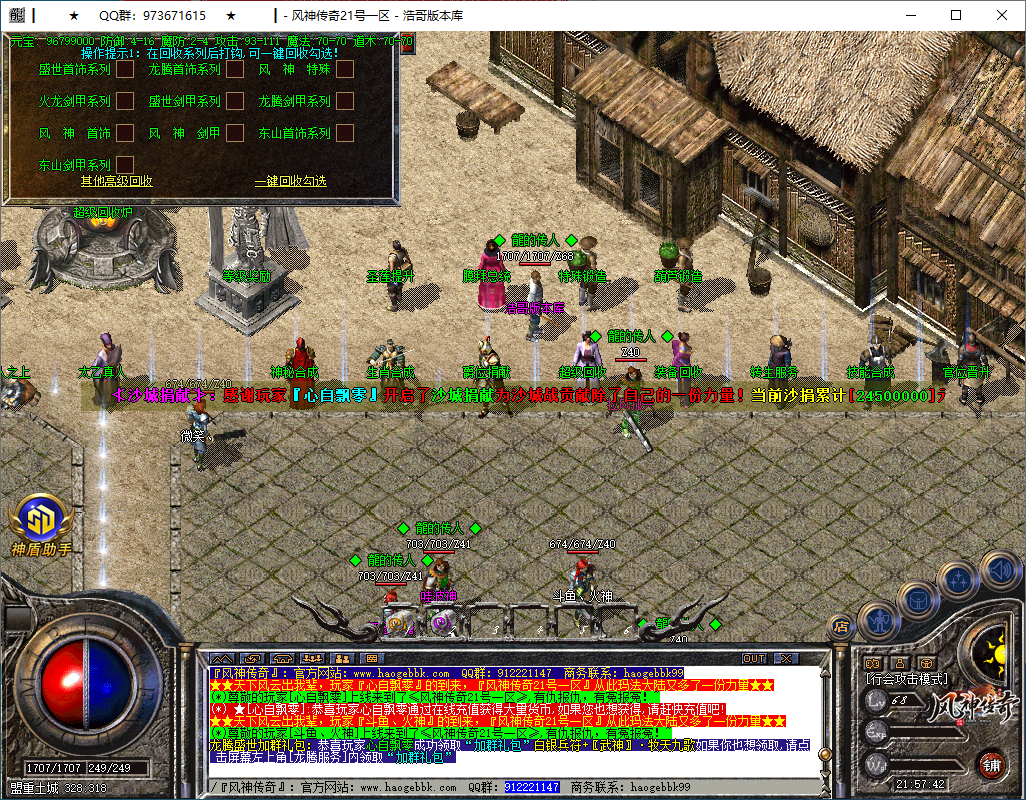Show the character equipment panel icon
The image size is (1026, 800).
[x=876, y=620]
